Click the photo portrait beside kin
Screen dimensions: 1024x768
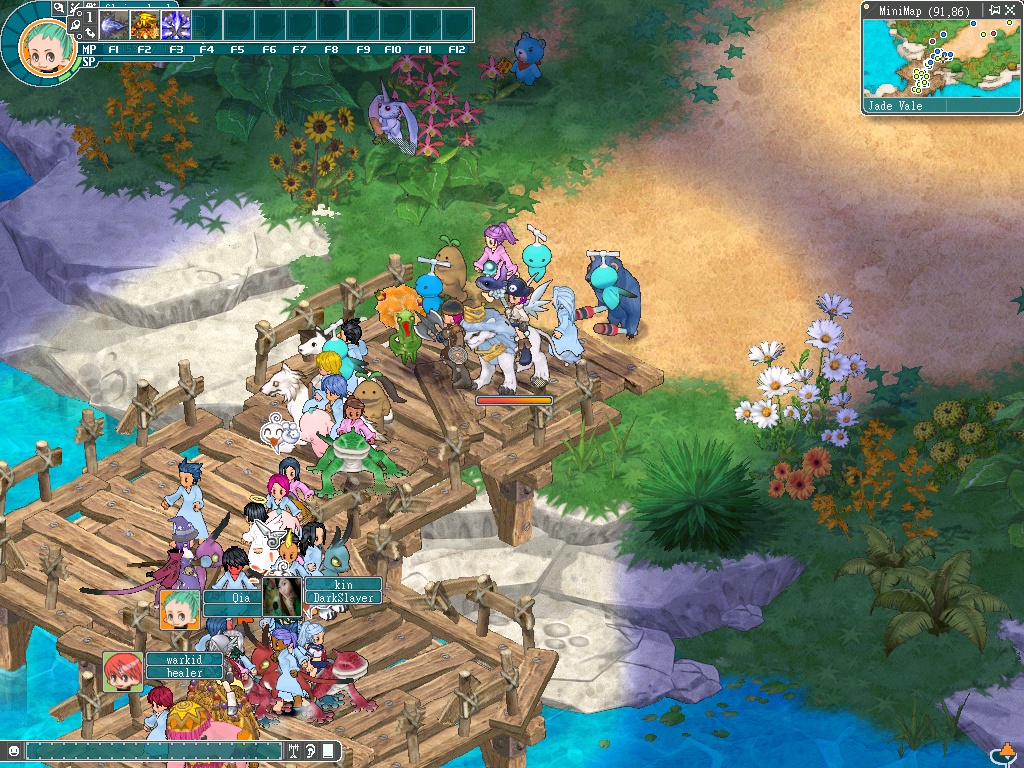282,596
